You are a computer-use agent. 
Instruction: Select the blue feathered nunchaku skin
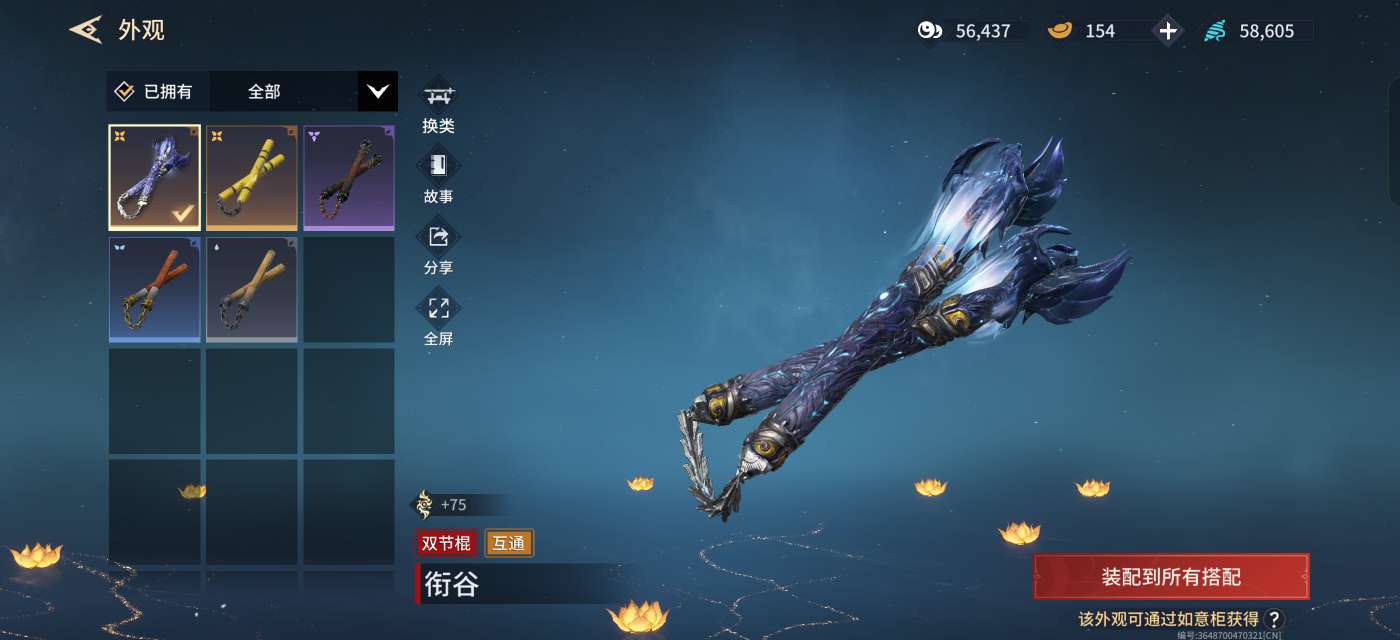154,177
